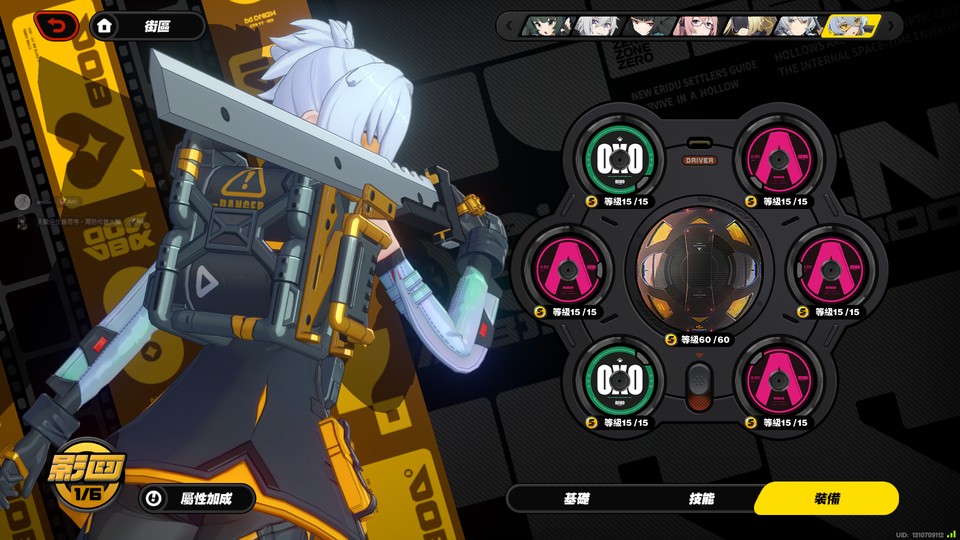Switch to the 基礎 tab

[x=577, y=498]
